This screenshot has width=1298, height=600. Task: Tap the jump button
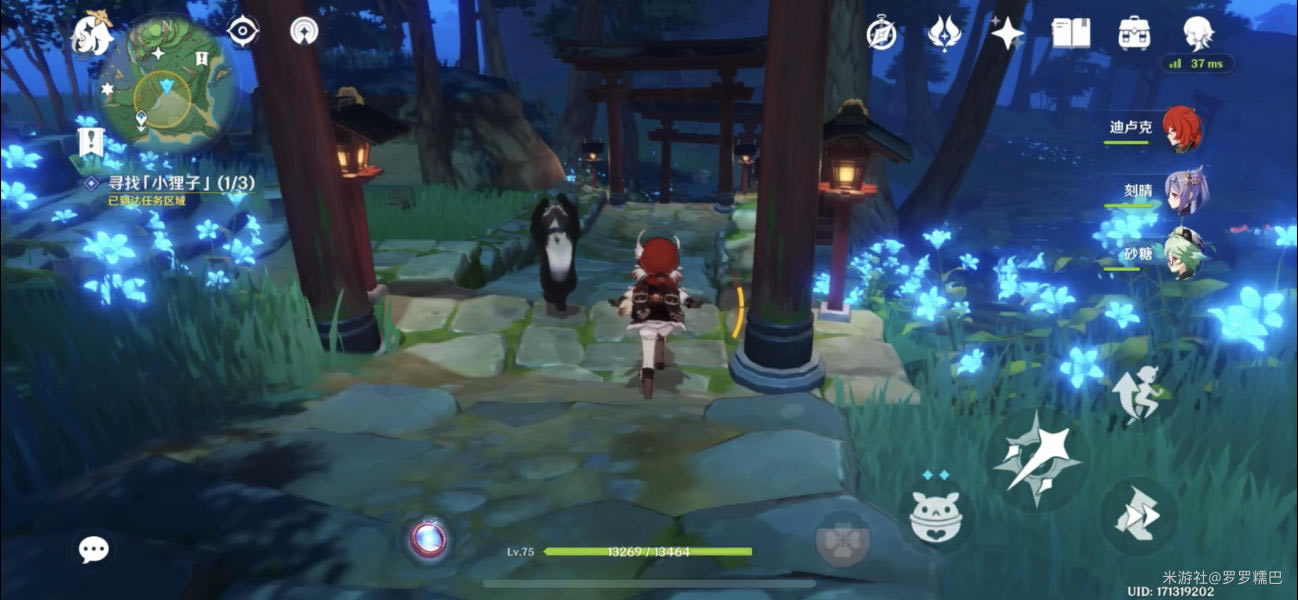coord(1138,516)
